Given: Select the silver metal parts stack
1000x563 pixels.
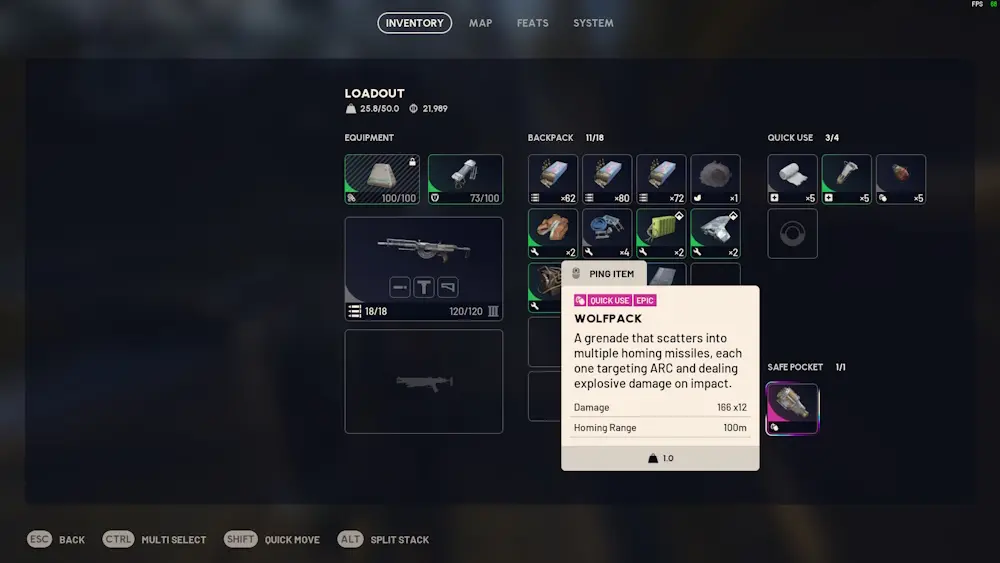Looking at the screenshot, I should coord(715,233).
